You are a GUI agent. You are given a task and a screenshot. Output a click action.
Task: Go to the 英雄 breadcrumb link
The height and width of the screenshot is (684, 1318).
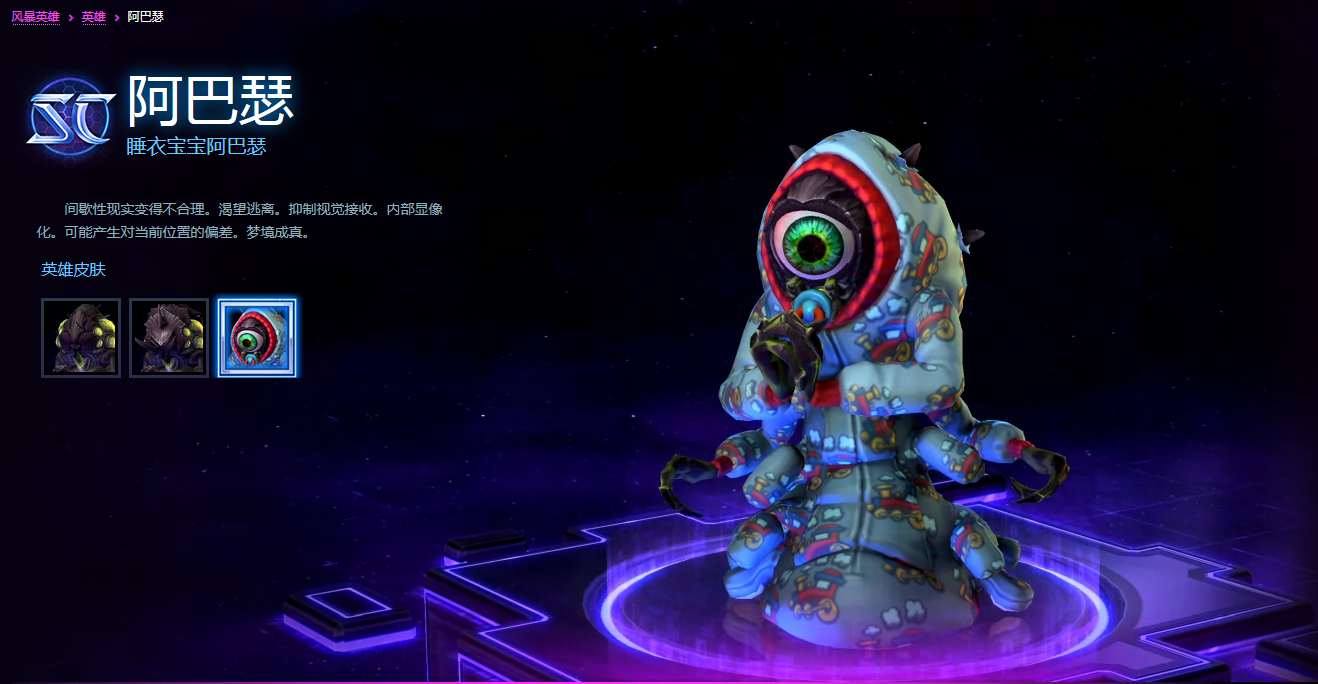coord(93,17)
